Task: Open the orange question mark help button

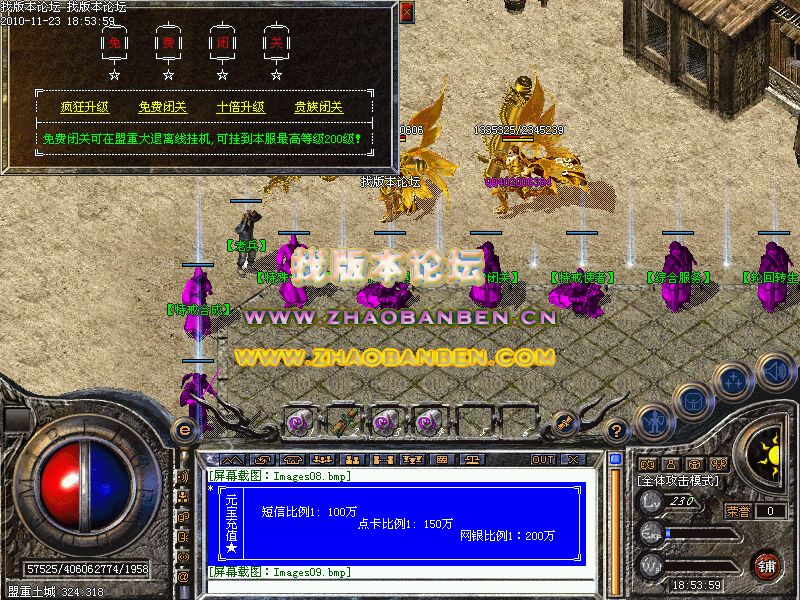Action: click(618, 430)
